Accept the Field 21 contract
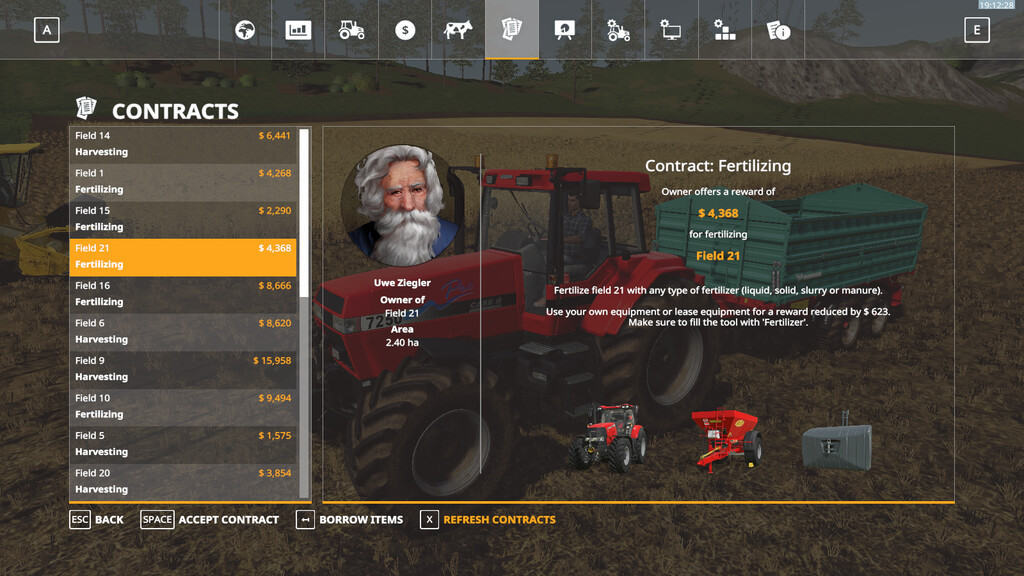The image size is (1024, 576). [x=210, y=520]
